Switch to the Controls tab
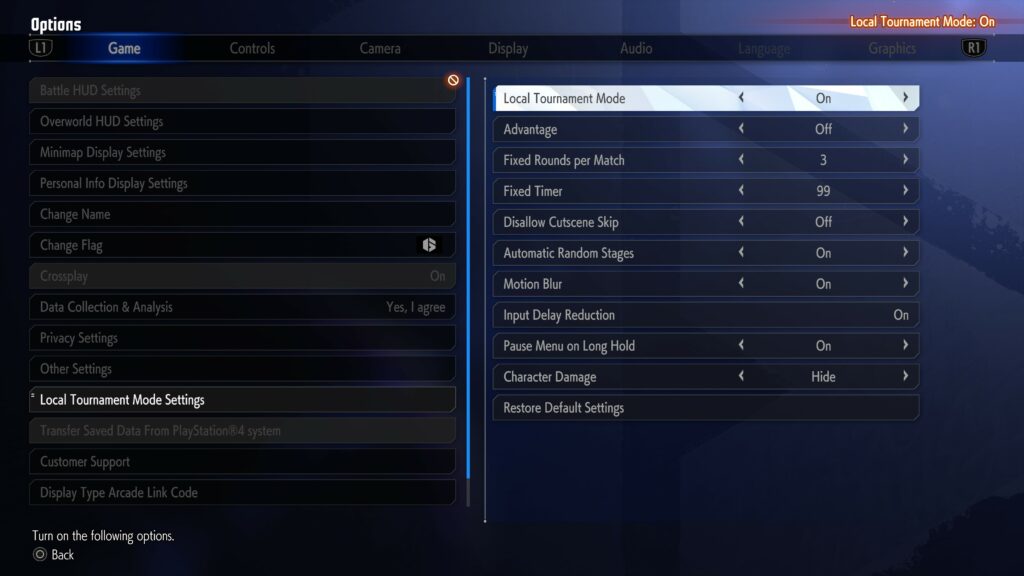1024x576 pixels. point(252,48)
